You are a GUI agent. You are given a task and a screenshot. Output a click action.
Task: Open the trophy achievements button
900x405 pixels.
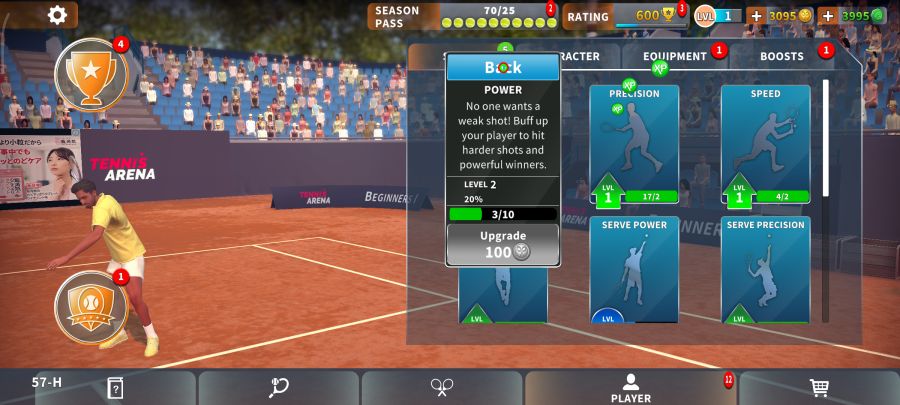pyautogui.click(x=91, y=73)
